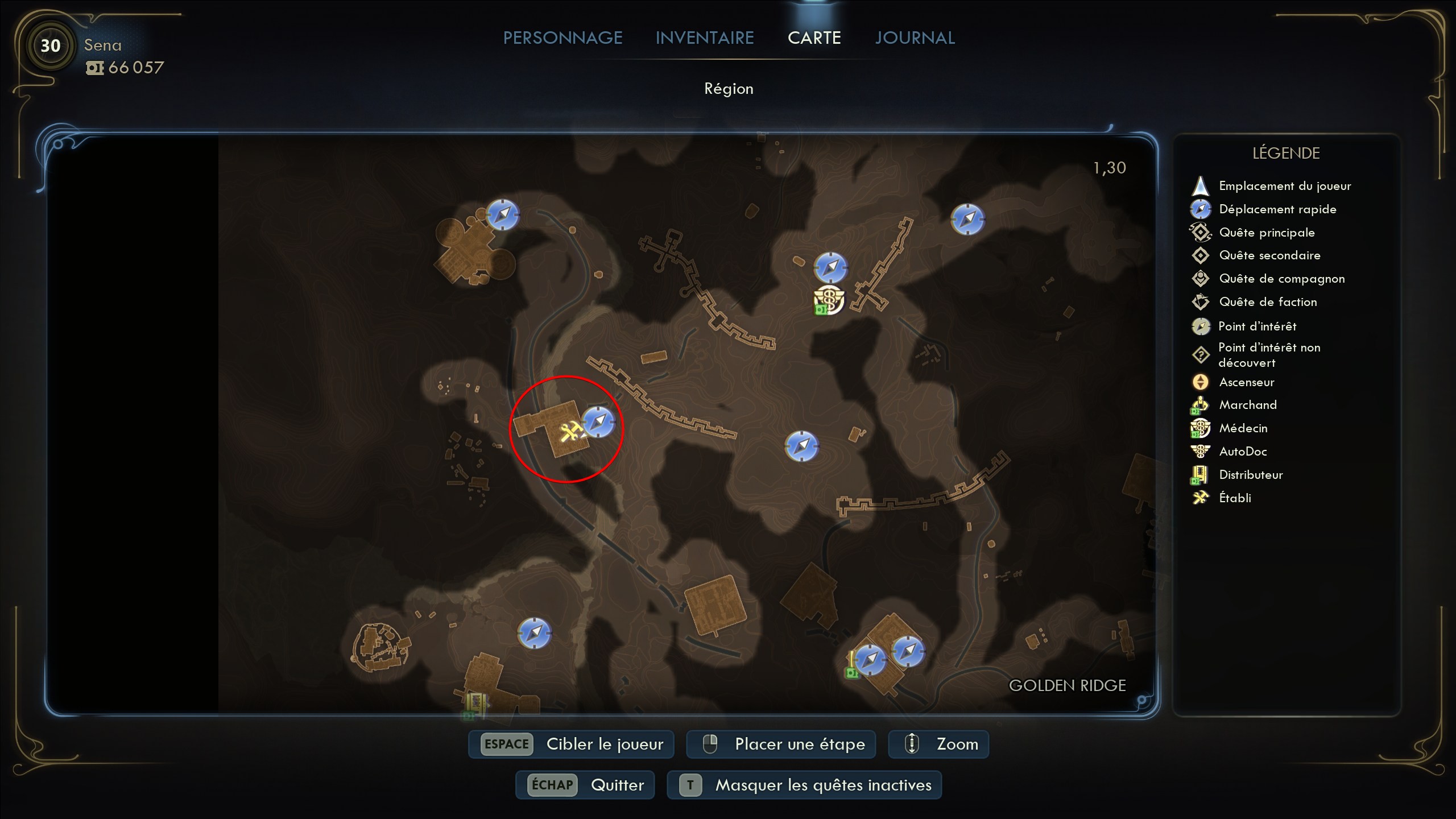Click the Ascenseur icon in the legend
Screen dimensions: 1456x819
1201,382
